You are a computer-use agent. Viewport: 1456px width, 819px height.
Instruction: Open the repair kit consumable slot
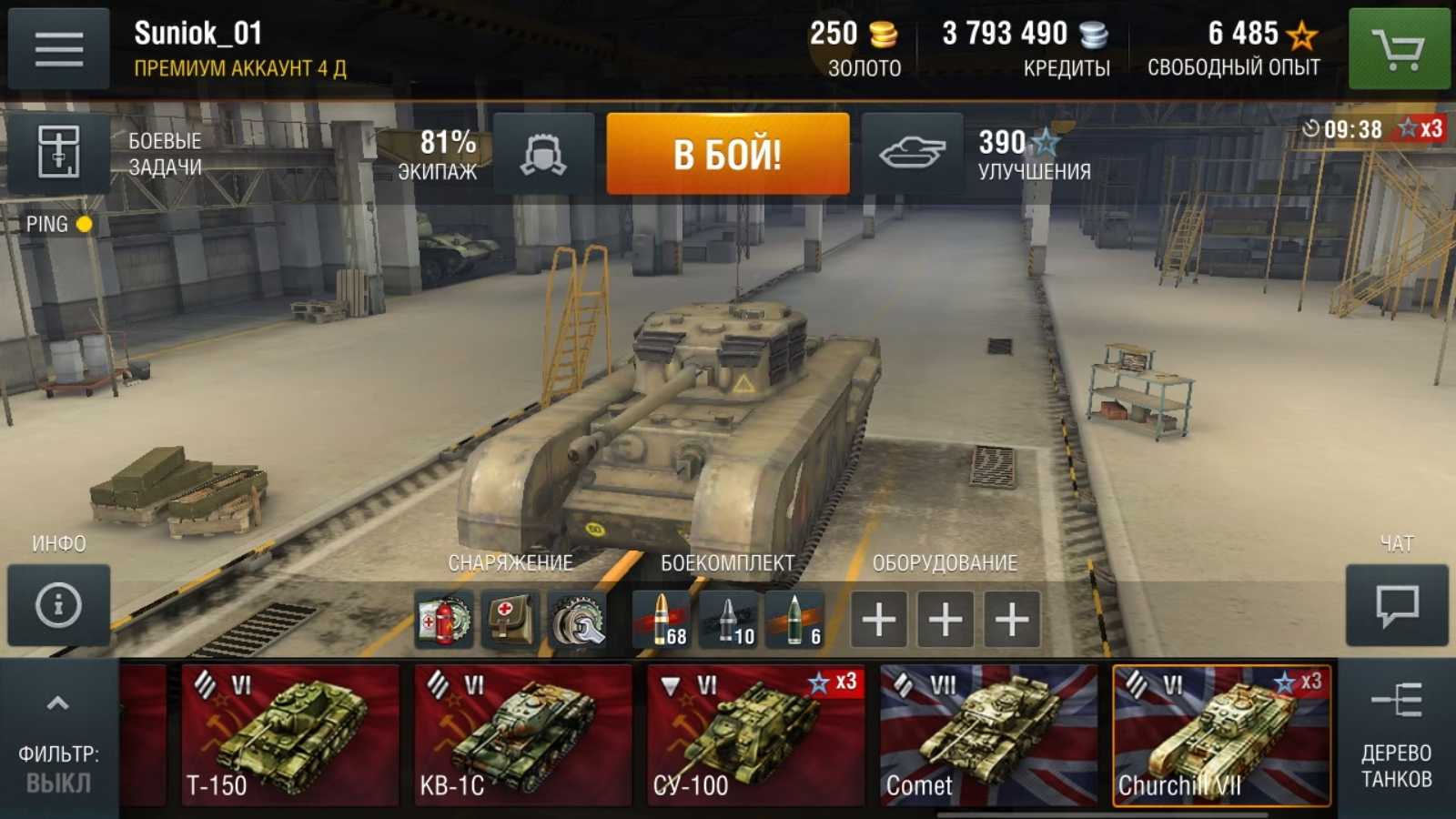tap(577, 620)
